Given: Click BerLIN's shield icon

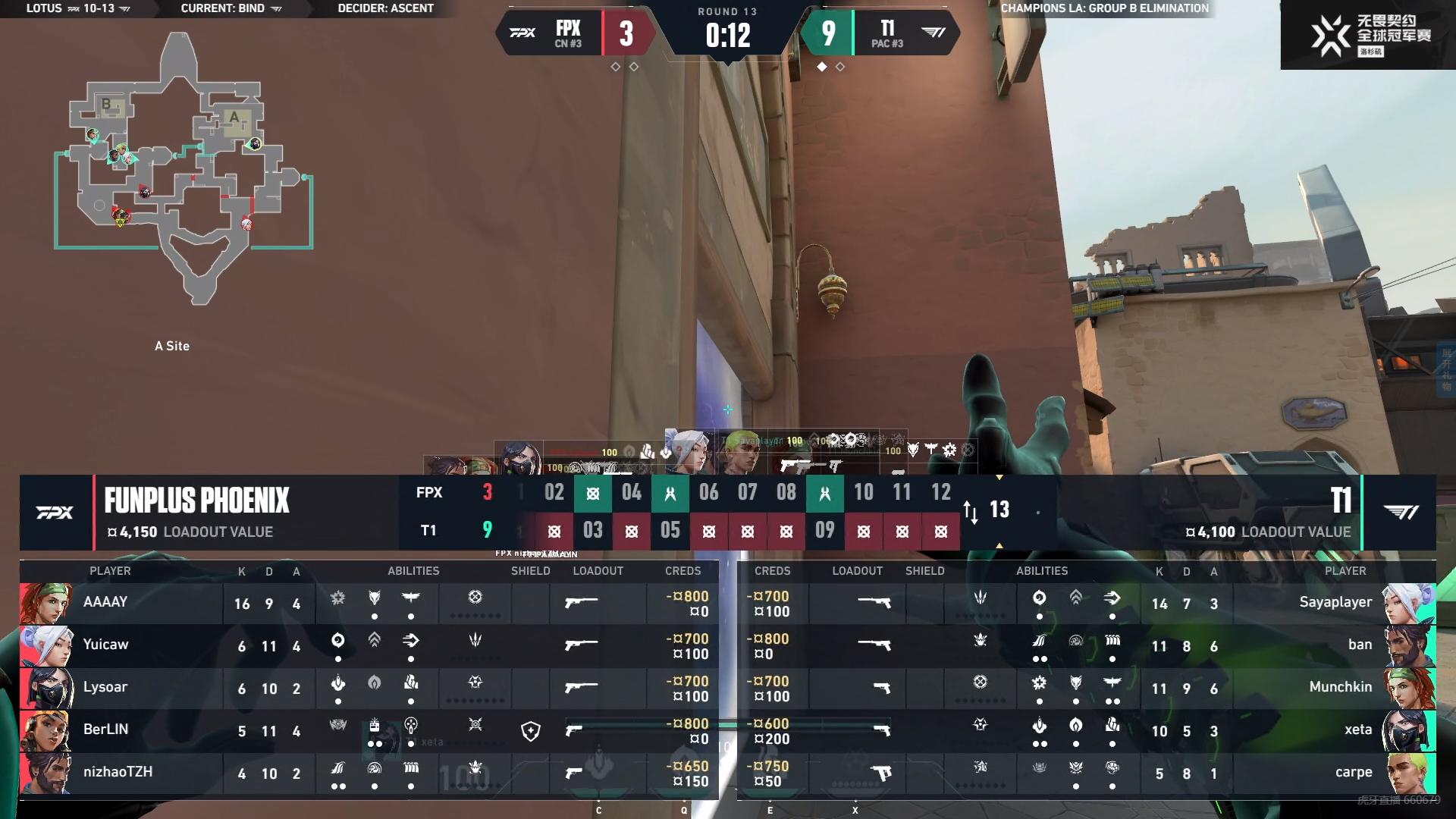Looking at the screenshot, I should [531, 730].
